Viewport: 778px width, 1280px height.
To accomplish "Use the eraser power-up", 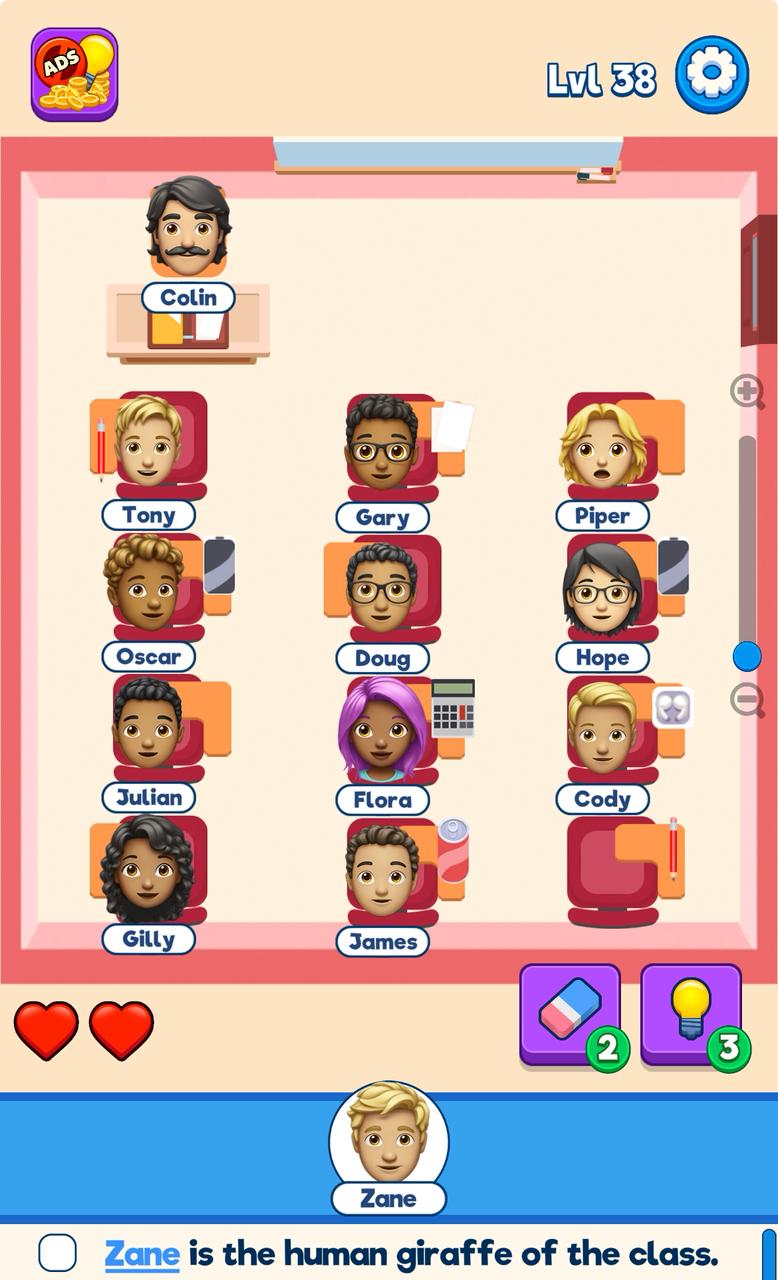I will tap(570, 1012).
